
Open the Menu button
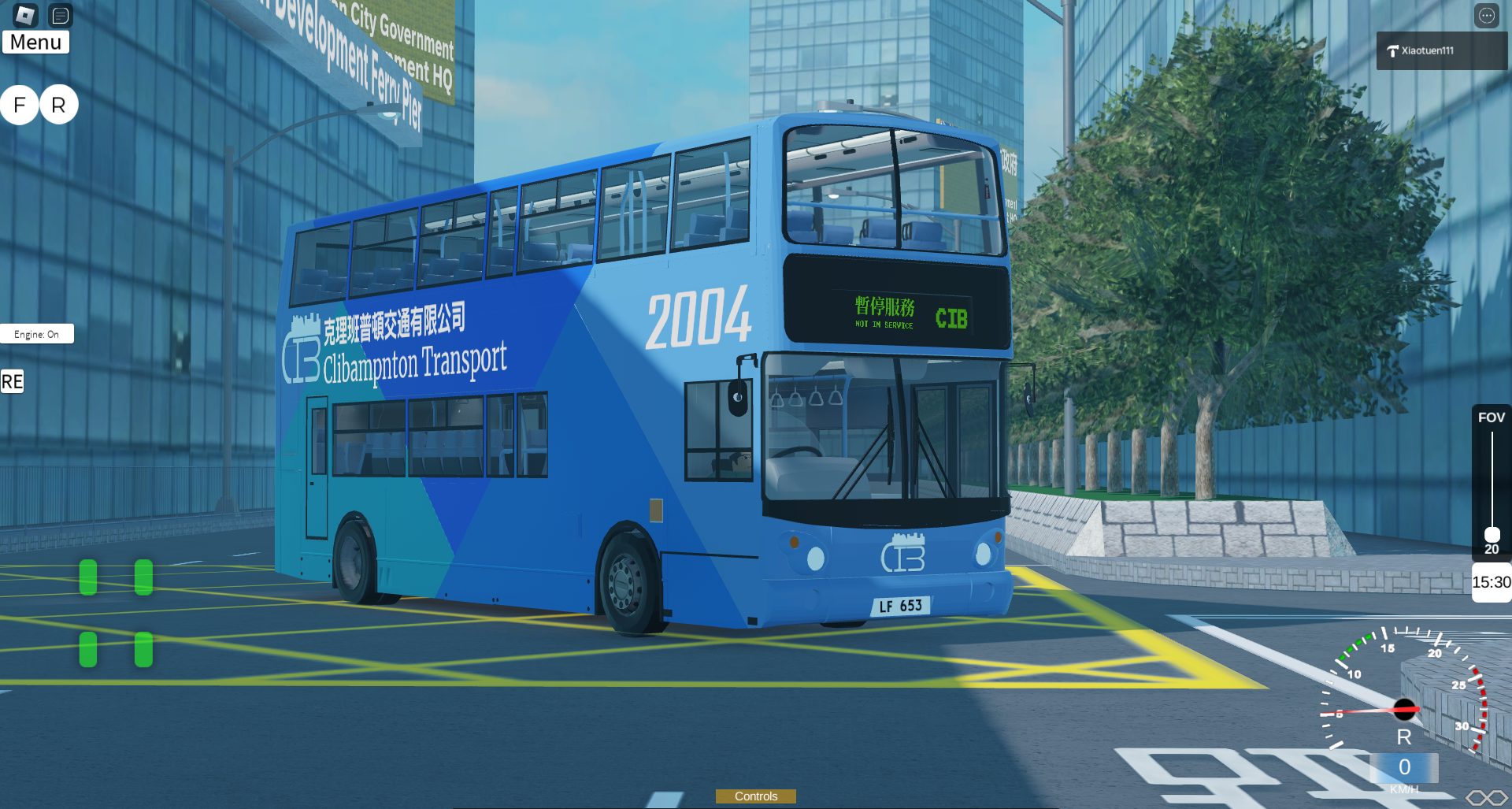[x=35, y=43]
